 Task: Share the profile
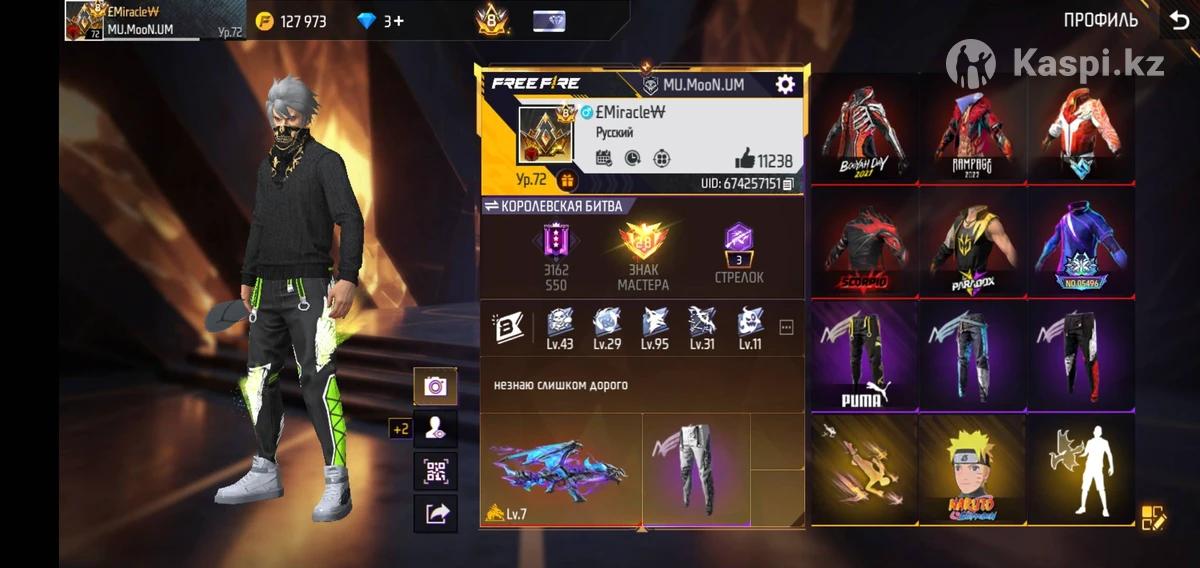tap(436, 513)
